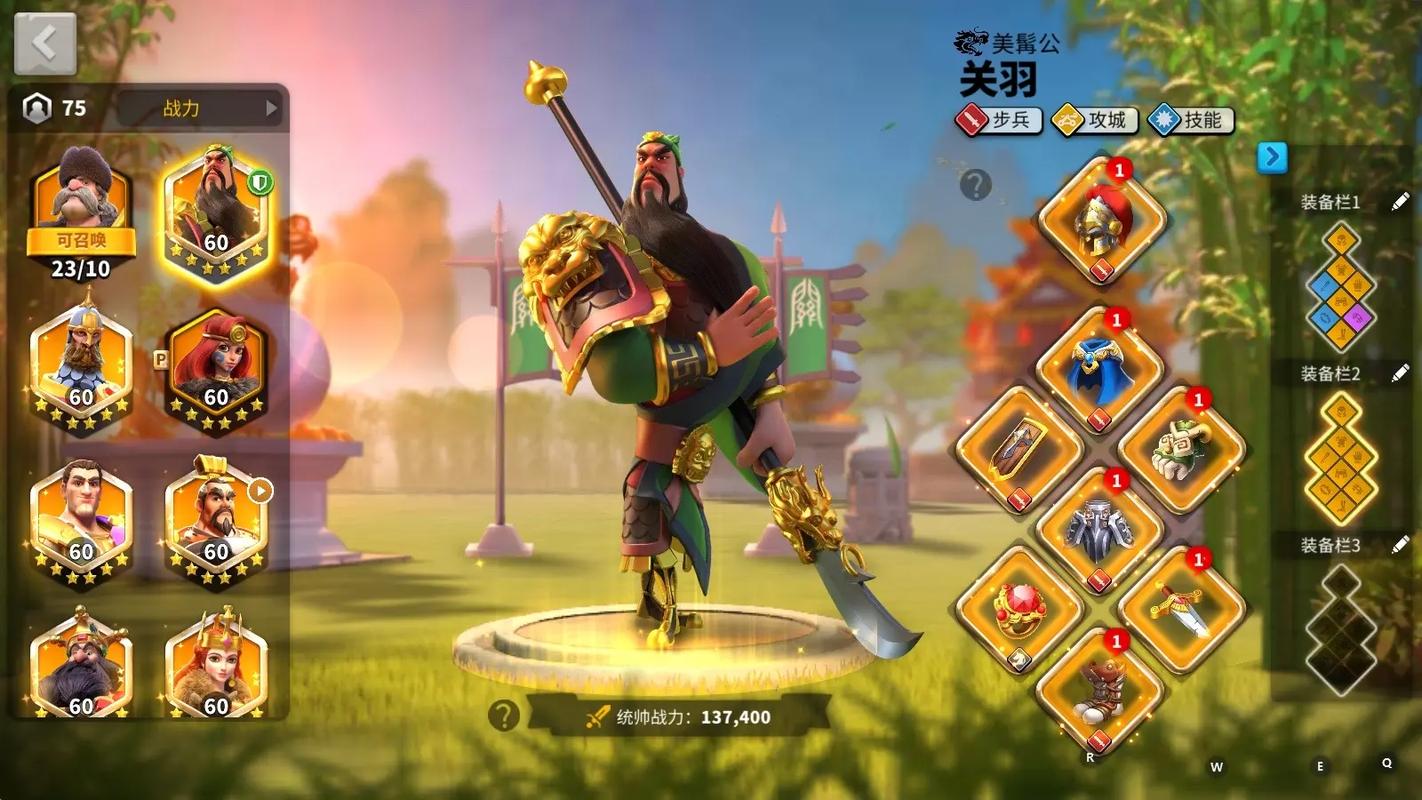Show the 步兵 infantry talent tag

(x=998, y=121)
